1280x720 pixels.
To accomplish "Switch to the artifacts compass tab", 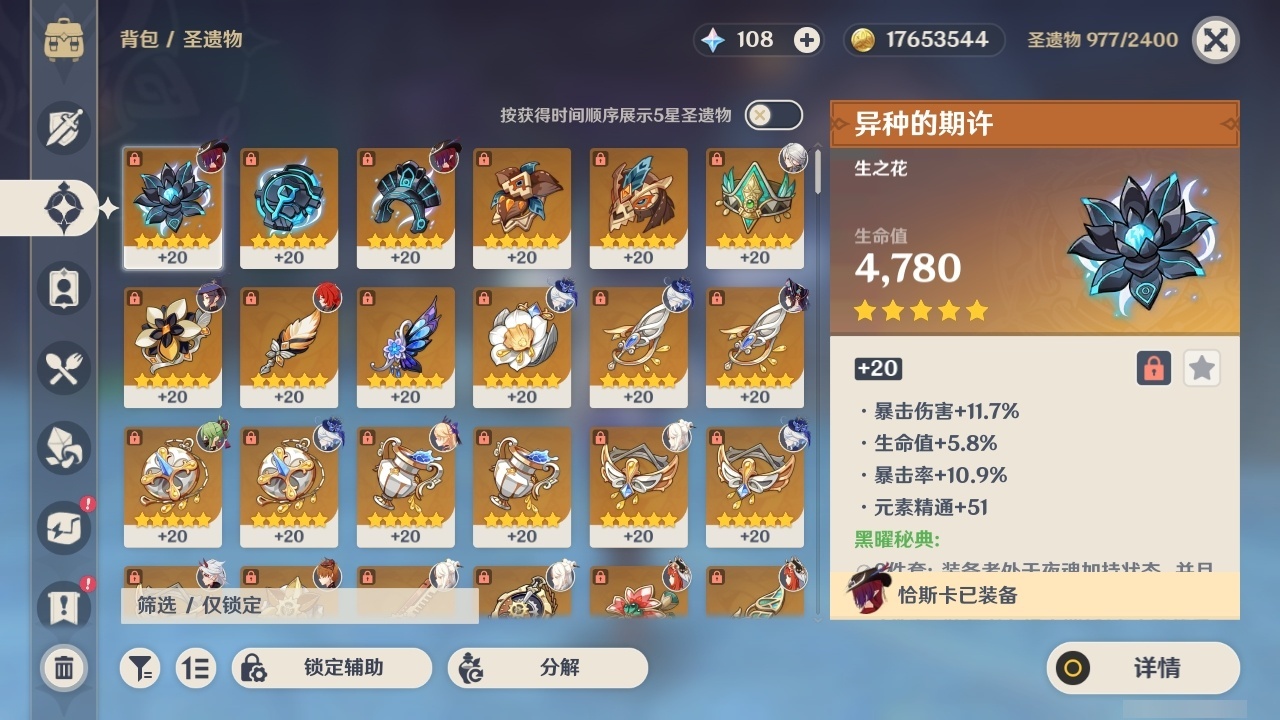I will click(62, 208).
